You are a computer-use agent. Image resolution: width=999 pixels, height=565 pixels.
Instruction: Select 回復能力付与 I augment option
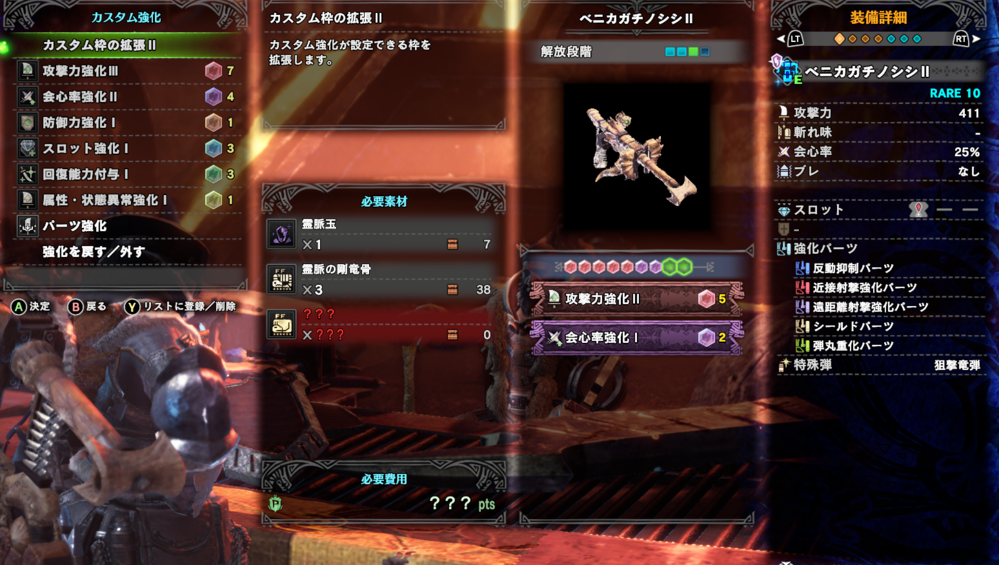[126, 174]
